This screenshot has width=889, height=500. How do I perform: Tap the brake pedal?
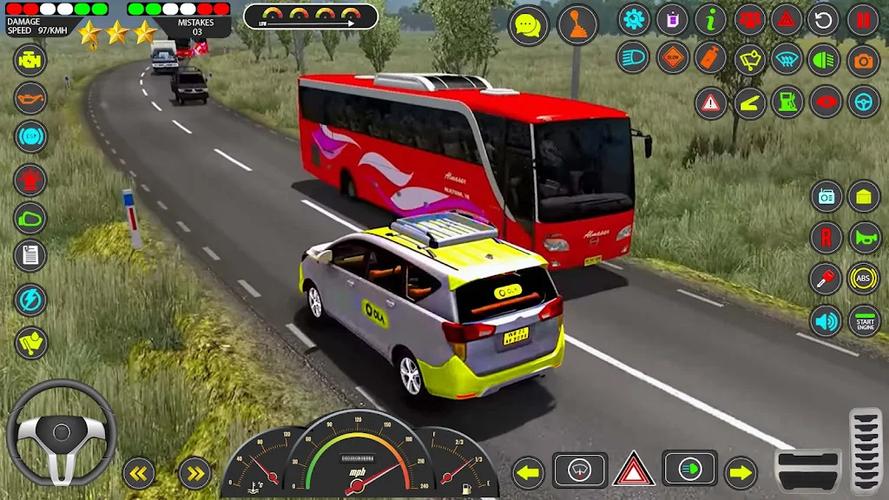click(808, 470)
